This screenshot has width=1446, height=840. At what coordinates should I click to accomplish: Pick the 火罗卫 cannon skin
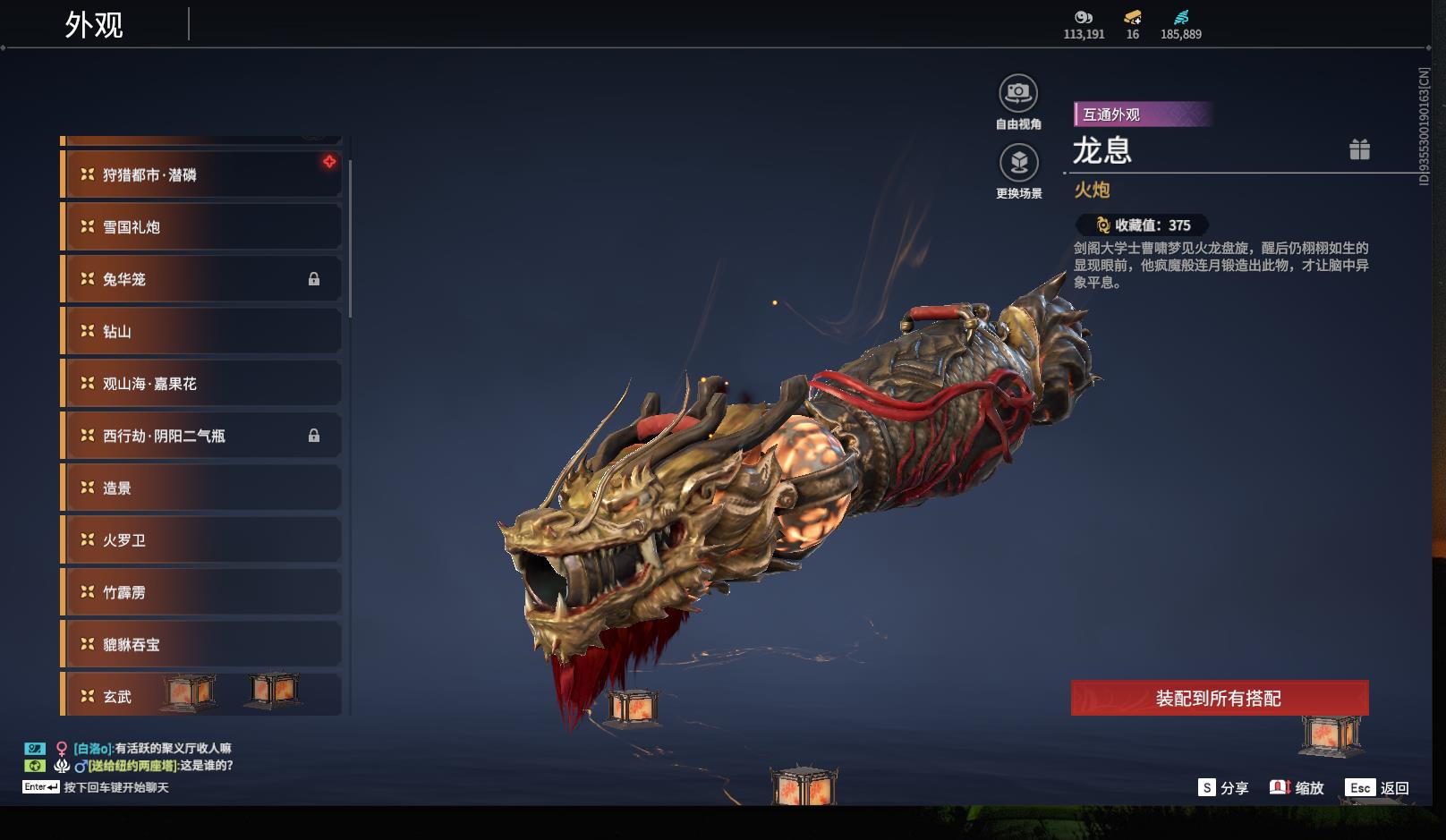point(201,540)
